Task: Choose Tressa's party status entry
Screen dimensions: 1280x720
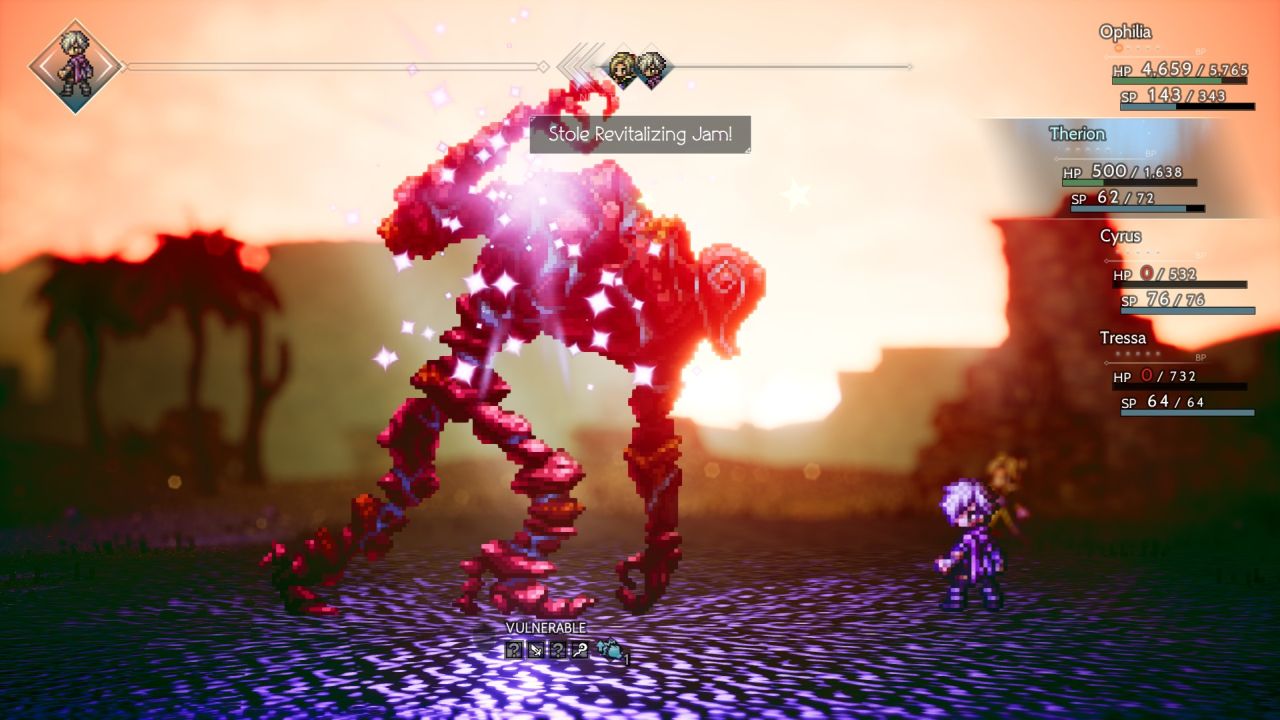Action: 1121,338
